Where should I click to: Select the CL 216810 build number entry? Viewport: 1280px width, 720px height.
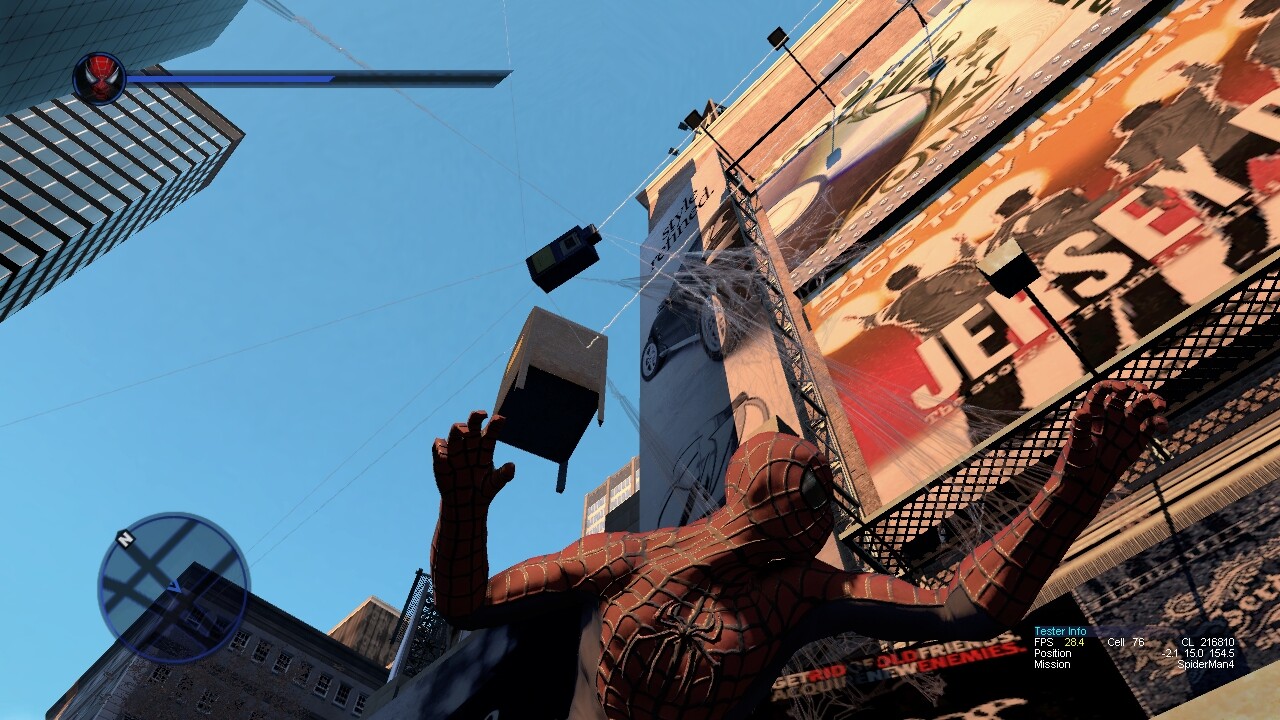tap(1208, 642)
